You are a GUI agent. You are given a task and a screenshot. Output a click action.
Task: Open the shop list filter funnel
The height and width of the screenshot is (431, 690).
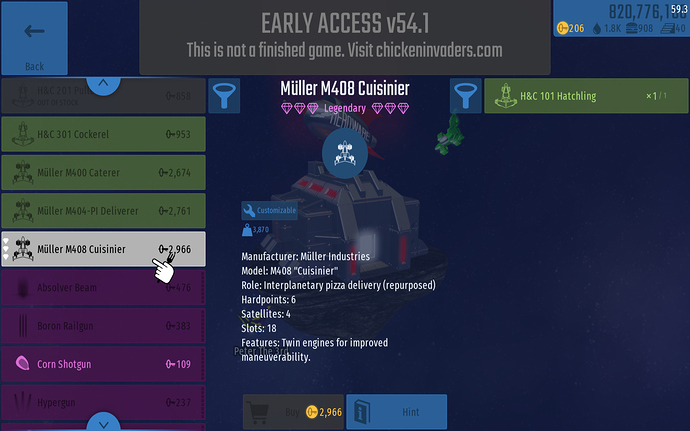click(x=223, y=97)
